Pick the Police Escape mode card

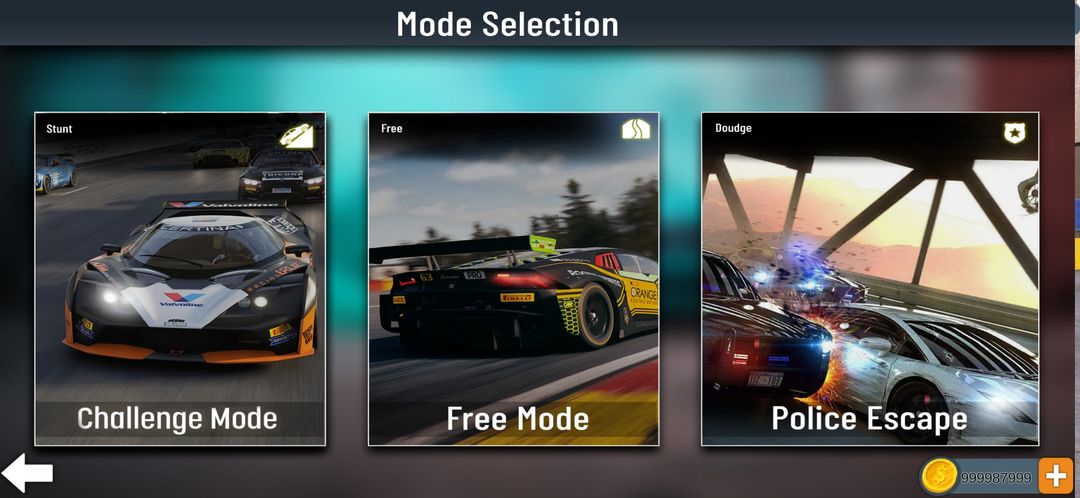click(x=870, y=279)
